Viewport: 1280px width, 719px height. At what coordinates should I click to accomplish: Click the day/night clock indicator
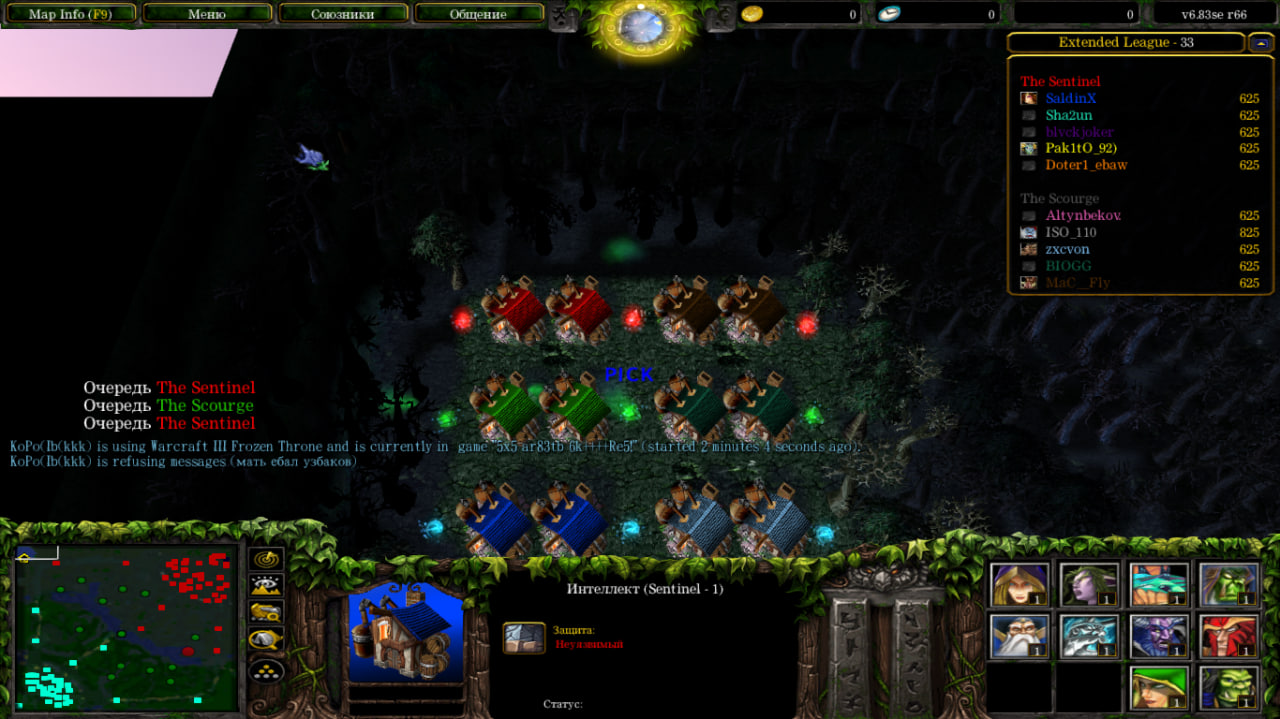[x=641, y=26]
